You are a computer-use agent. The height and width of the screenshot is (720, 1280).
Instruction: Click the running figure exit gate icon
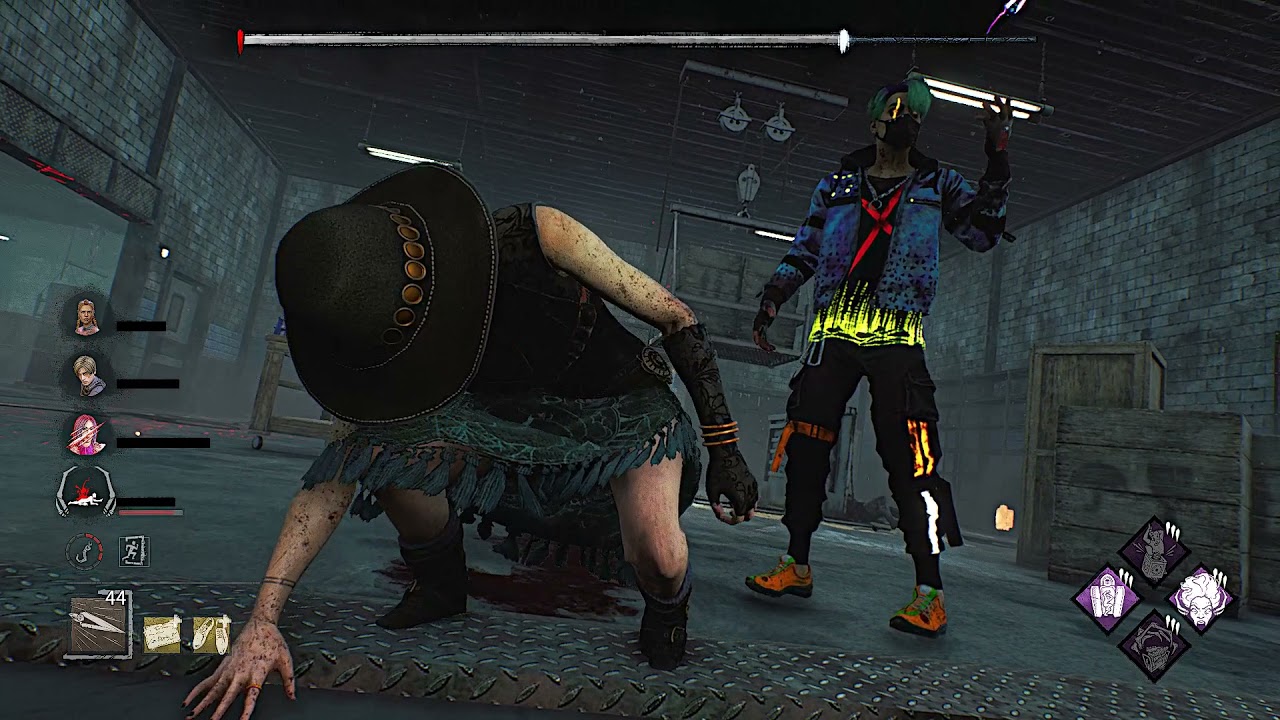point(133,551)
